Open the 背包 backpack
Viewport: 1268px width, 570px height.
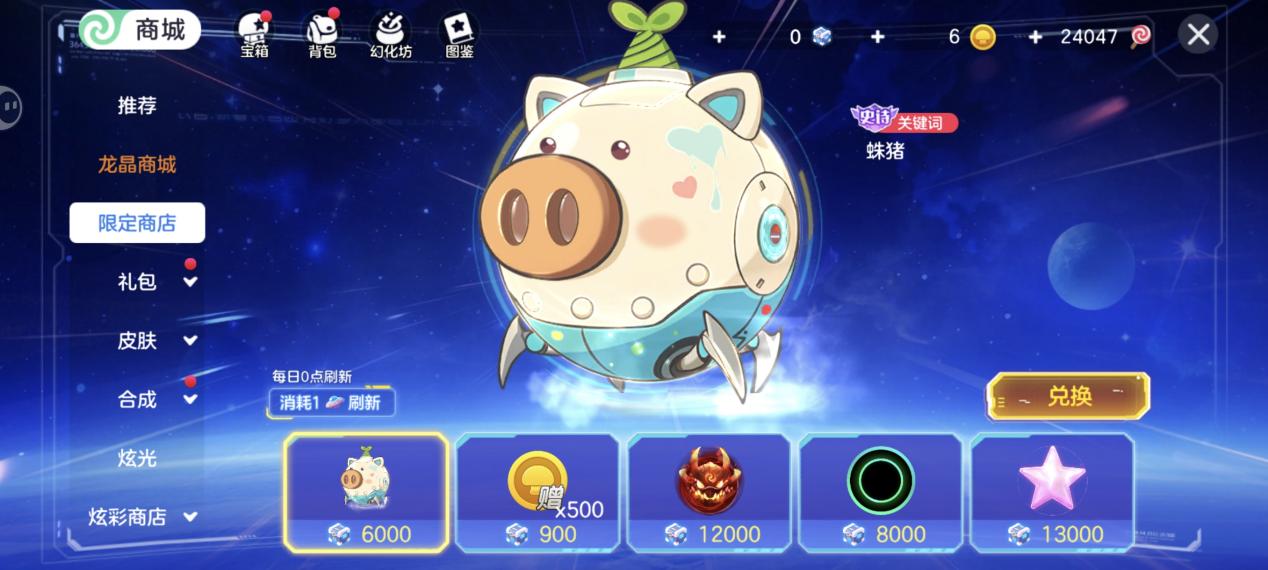pos(322,34)
